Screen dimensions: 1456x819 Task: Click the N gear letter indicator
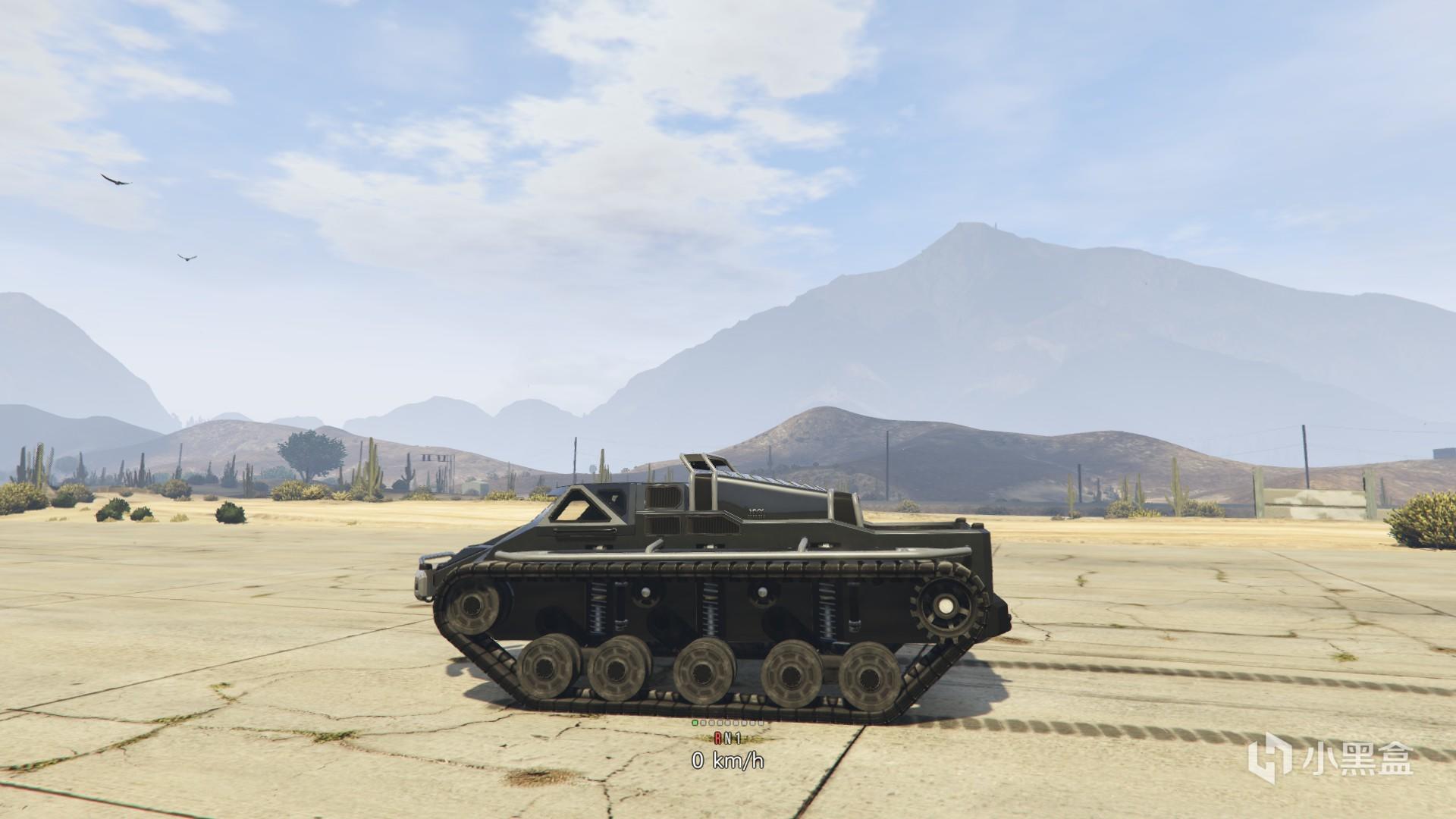click(730, 736)
